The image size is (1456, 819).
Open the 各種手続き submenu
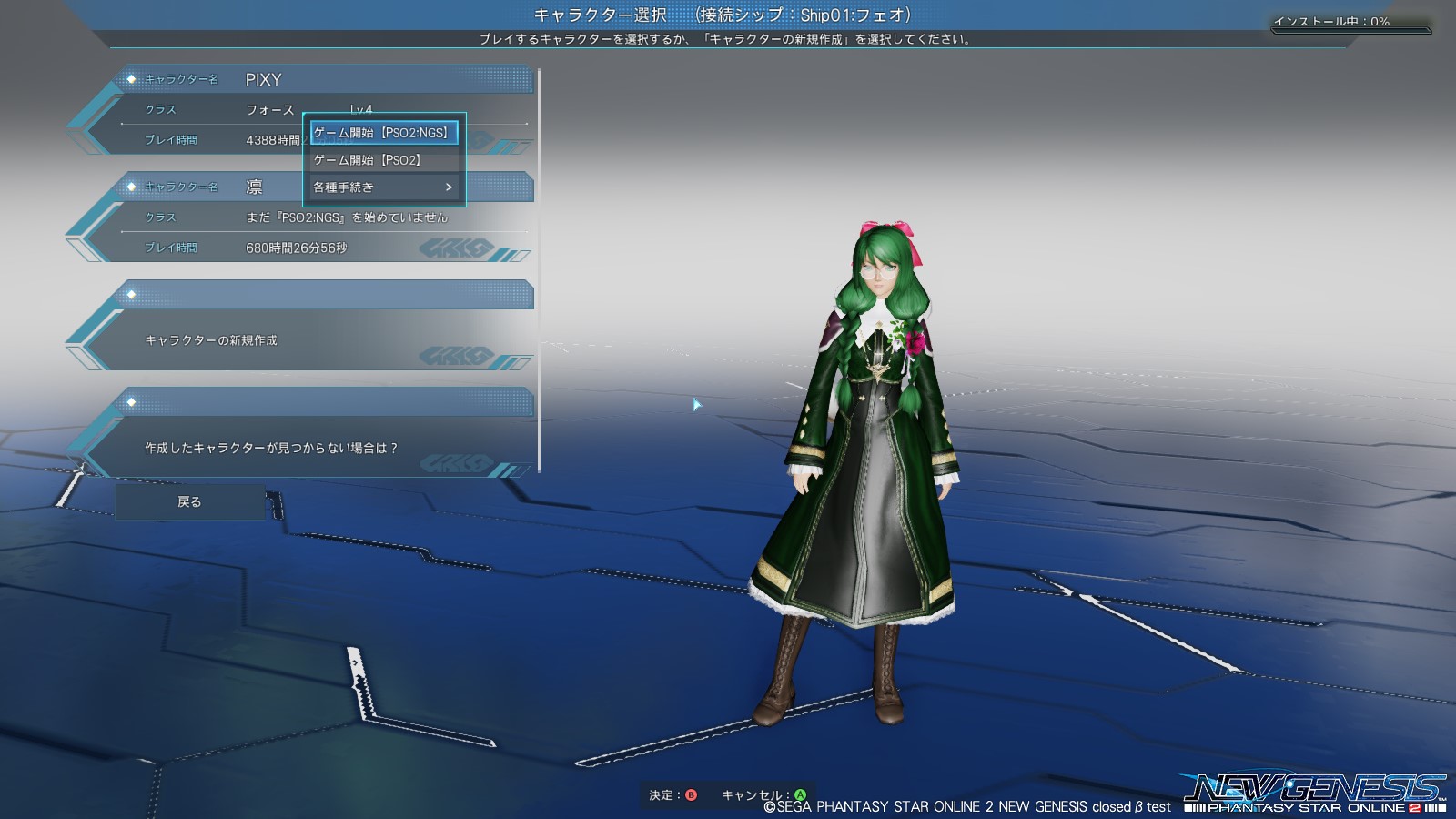pyautogui.click(x=383, y=187)
